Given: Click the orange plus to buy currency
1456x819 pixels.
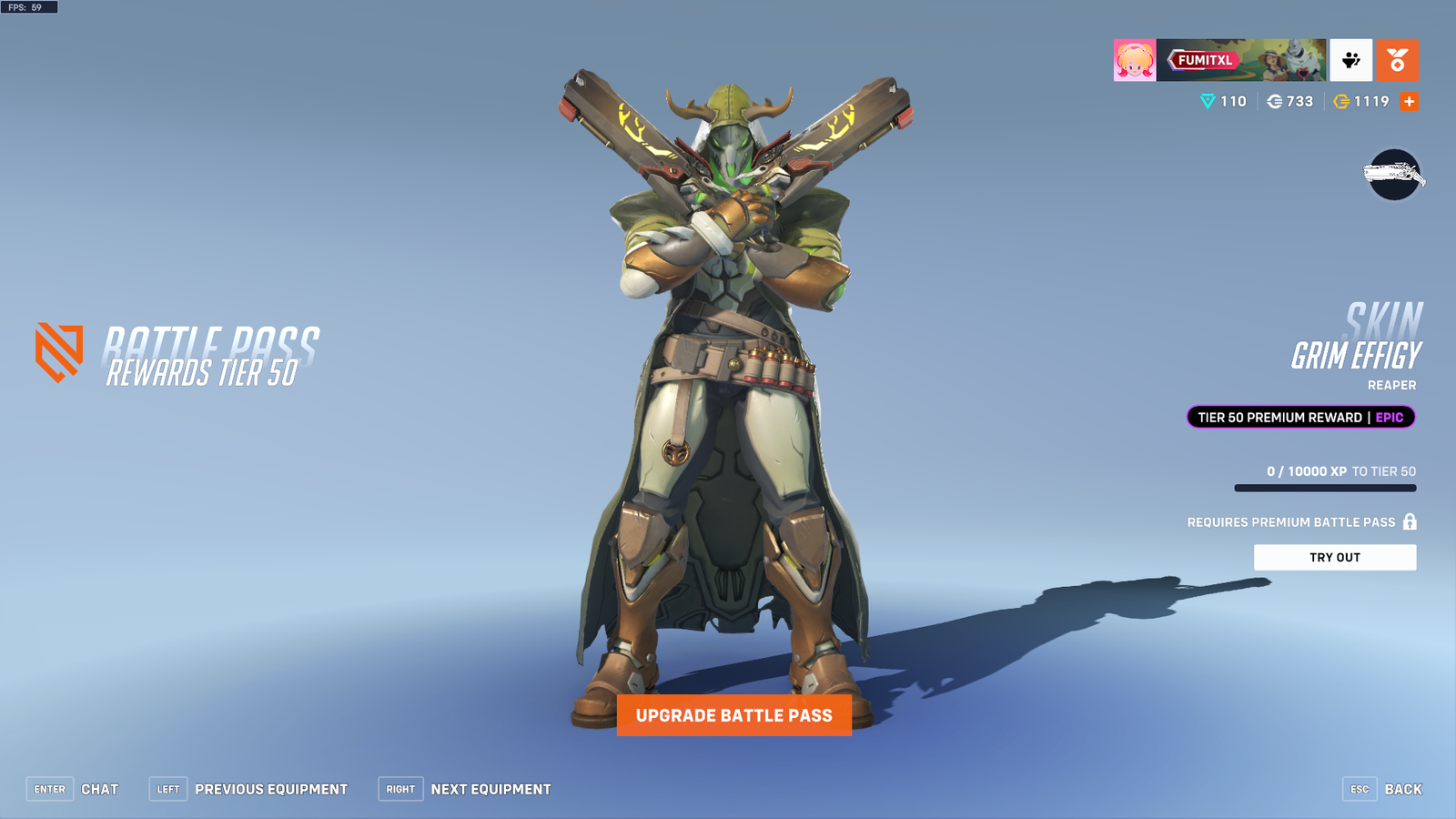Looking at the screenshot, I should [1409, 101].
